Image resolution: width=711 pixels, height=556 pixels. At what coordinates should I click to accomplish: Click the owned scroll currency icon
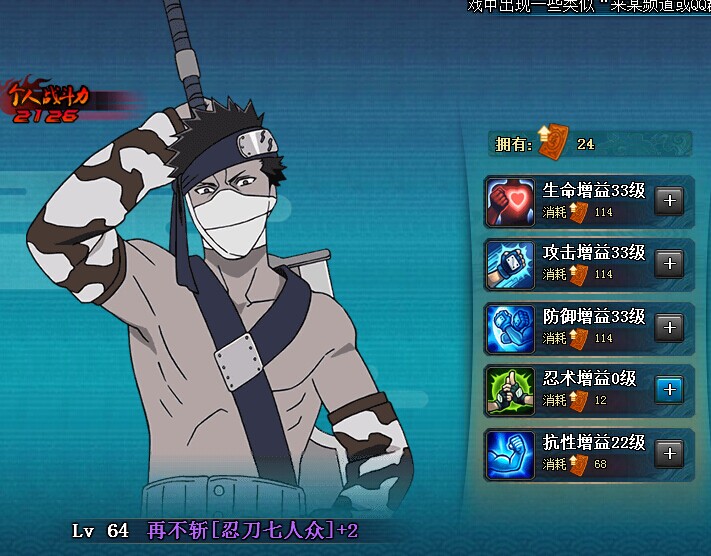[551, 143]
